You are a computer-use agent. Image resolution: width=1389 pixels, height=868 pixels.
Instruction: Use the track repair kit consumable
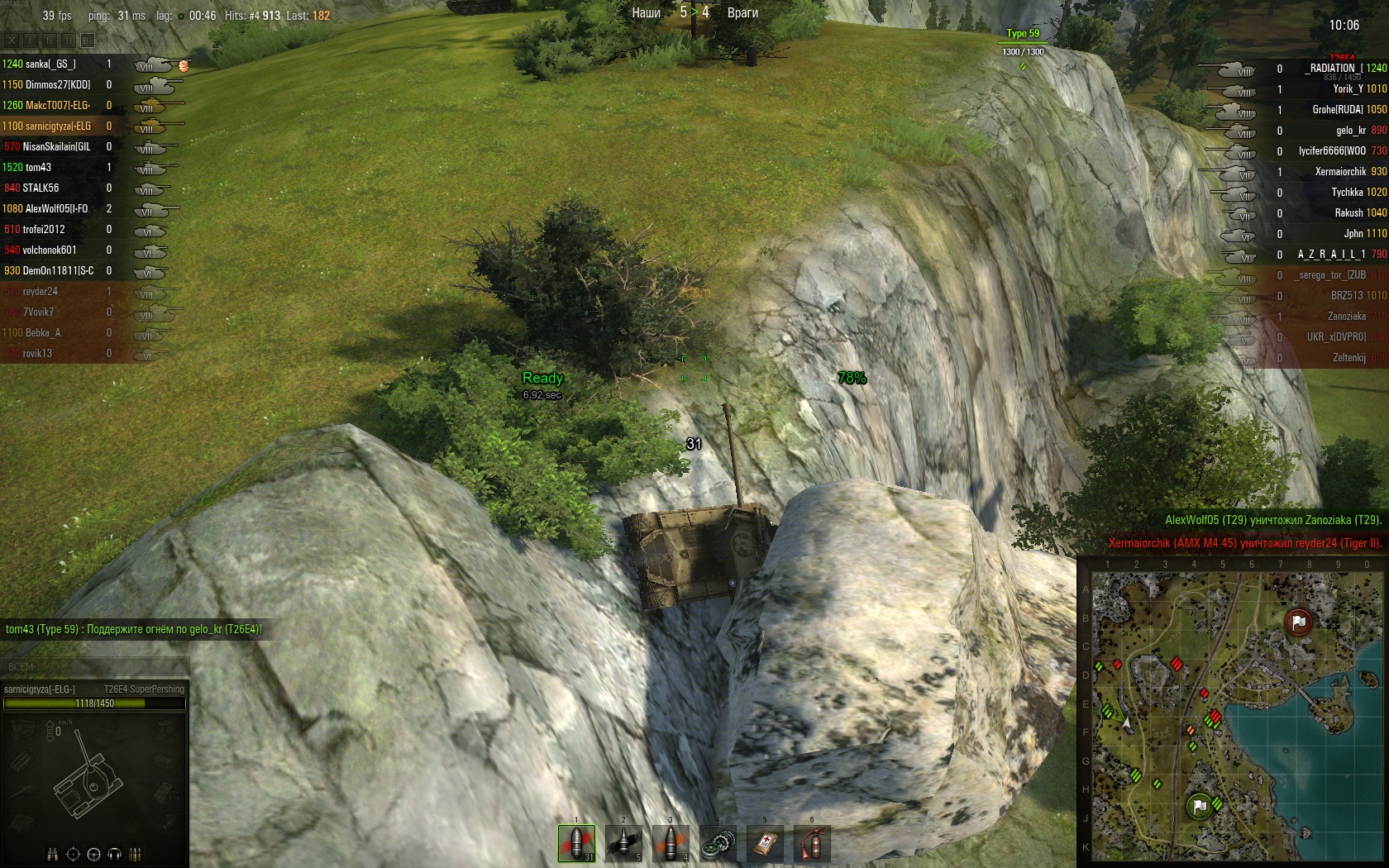pyautogui.click(x=718, y=843)
